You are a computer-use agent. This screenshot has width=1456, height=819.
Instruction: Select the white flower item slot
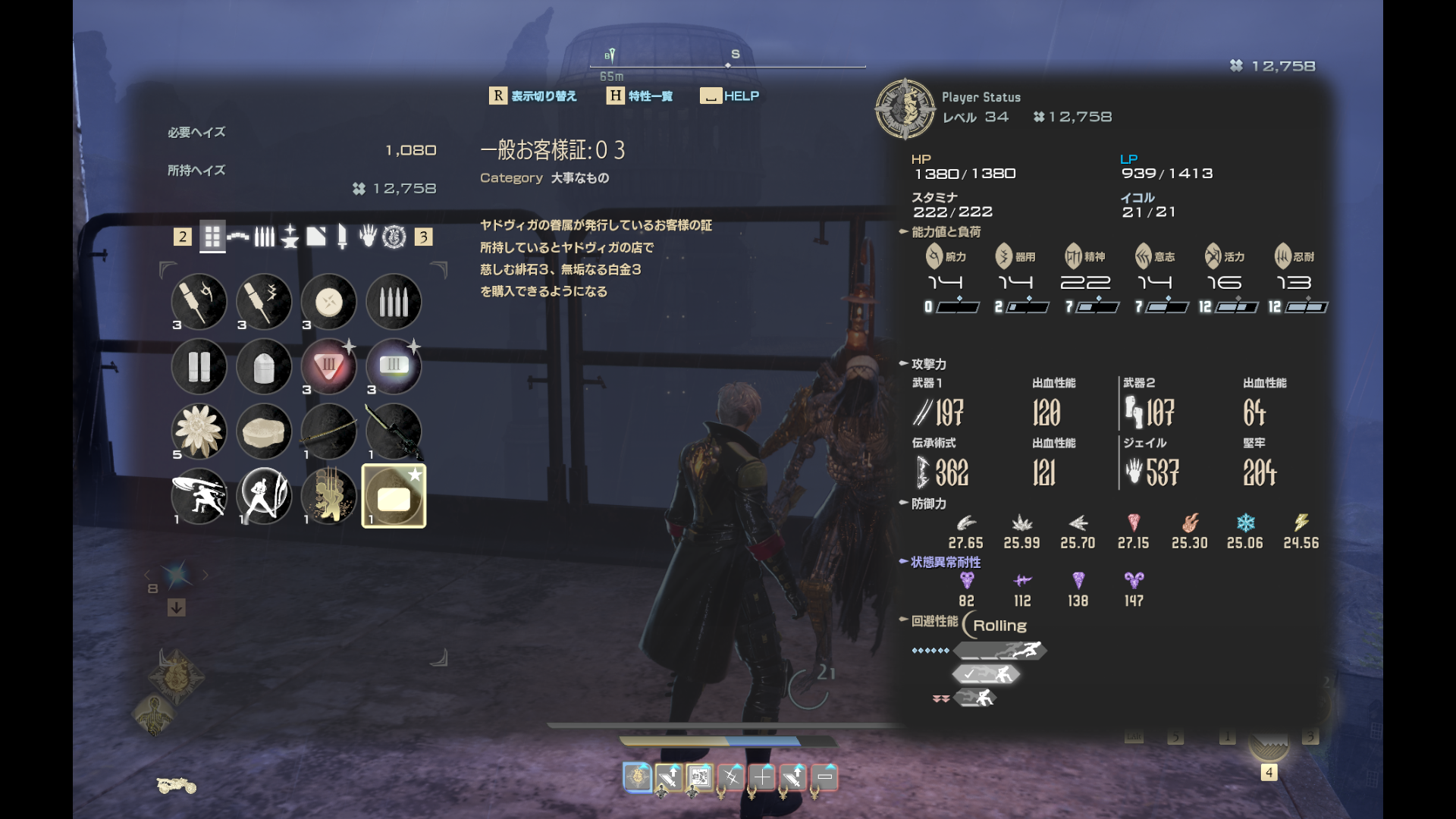(x=199, y=431)
